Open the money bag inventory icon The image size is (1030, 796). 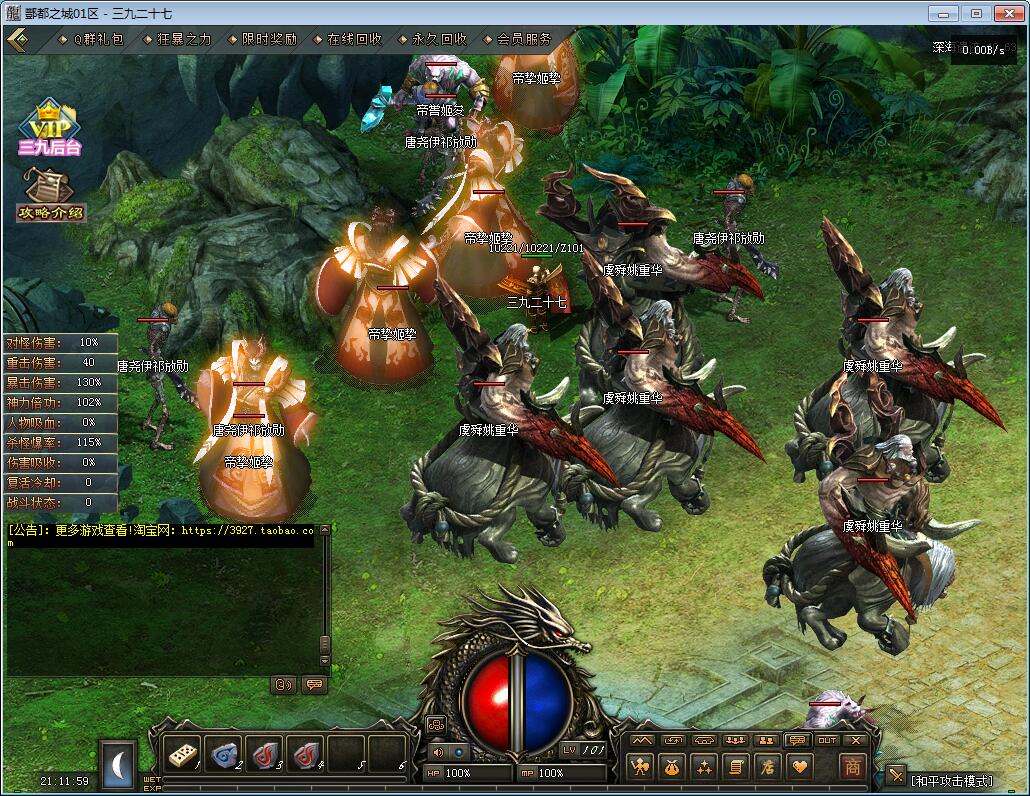coord(672,767)
